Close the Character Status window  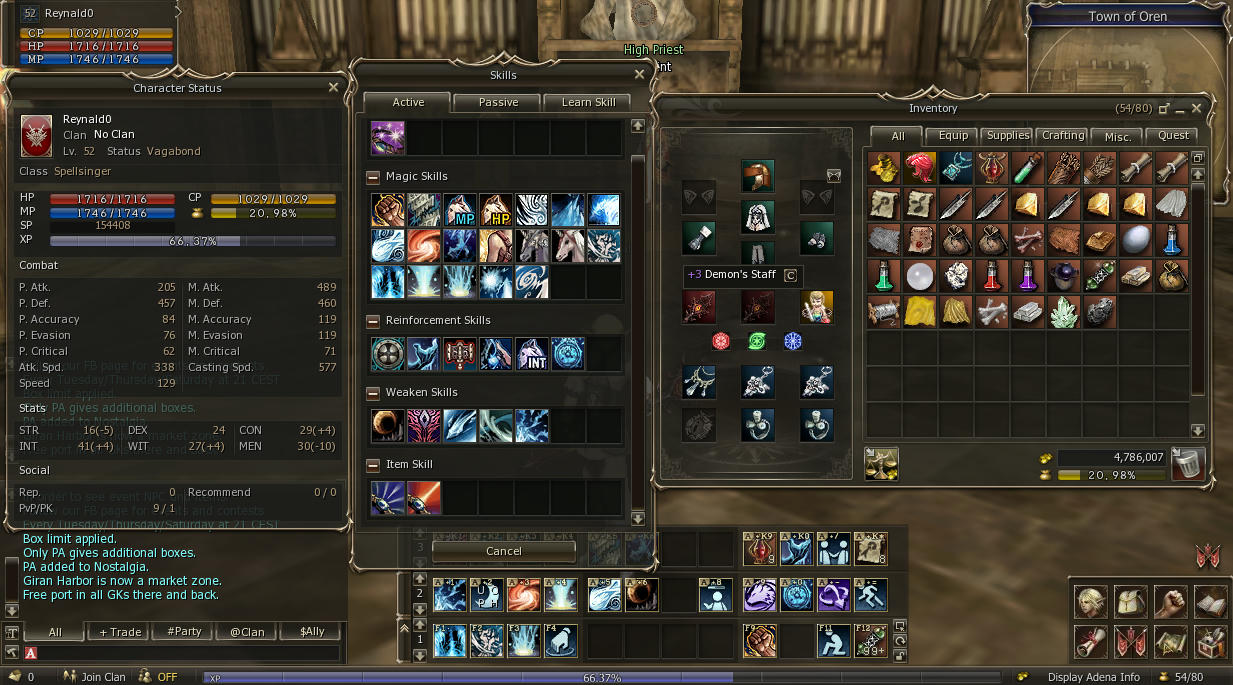333,88
